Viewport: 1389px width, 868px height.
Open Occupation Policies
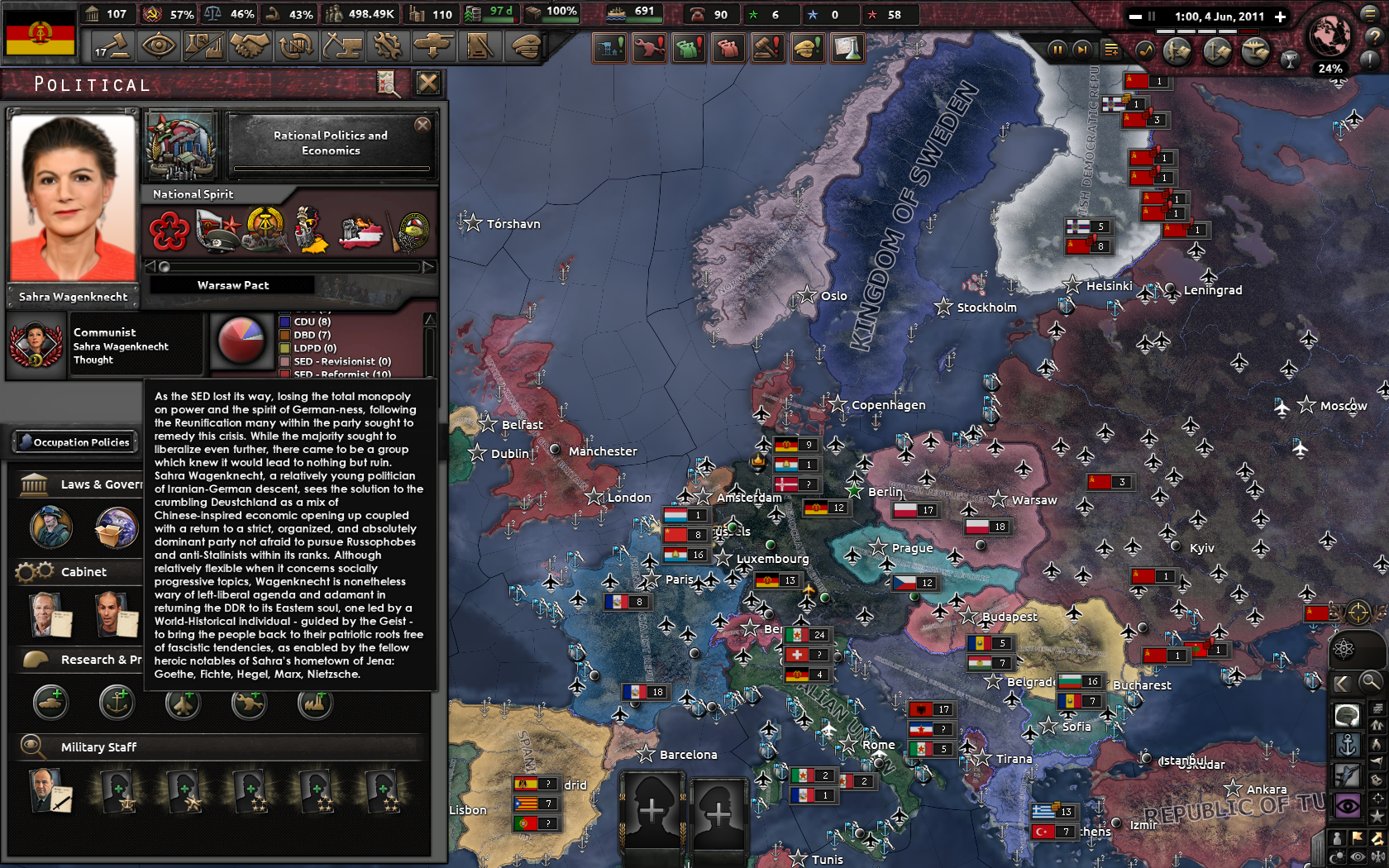coord(74,442)
